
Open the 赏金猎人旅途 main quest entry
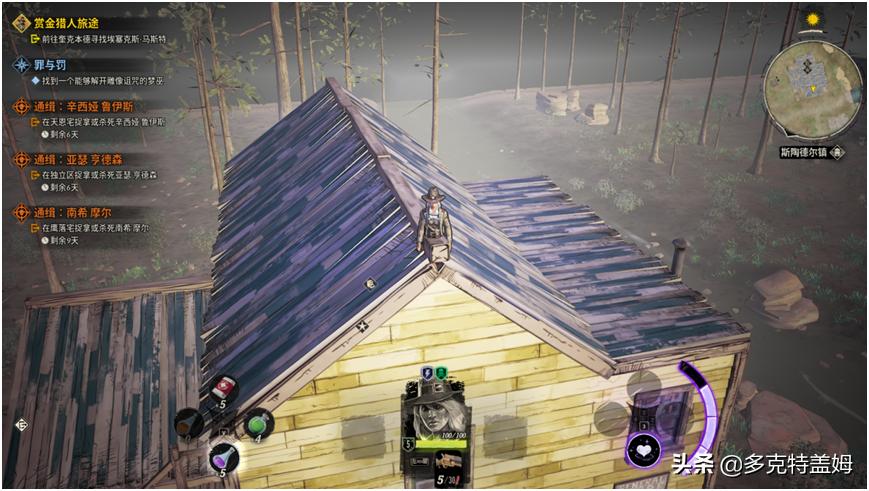64,22
